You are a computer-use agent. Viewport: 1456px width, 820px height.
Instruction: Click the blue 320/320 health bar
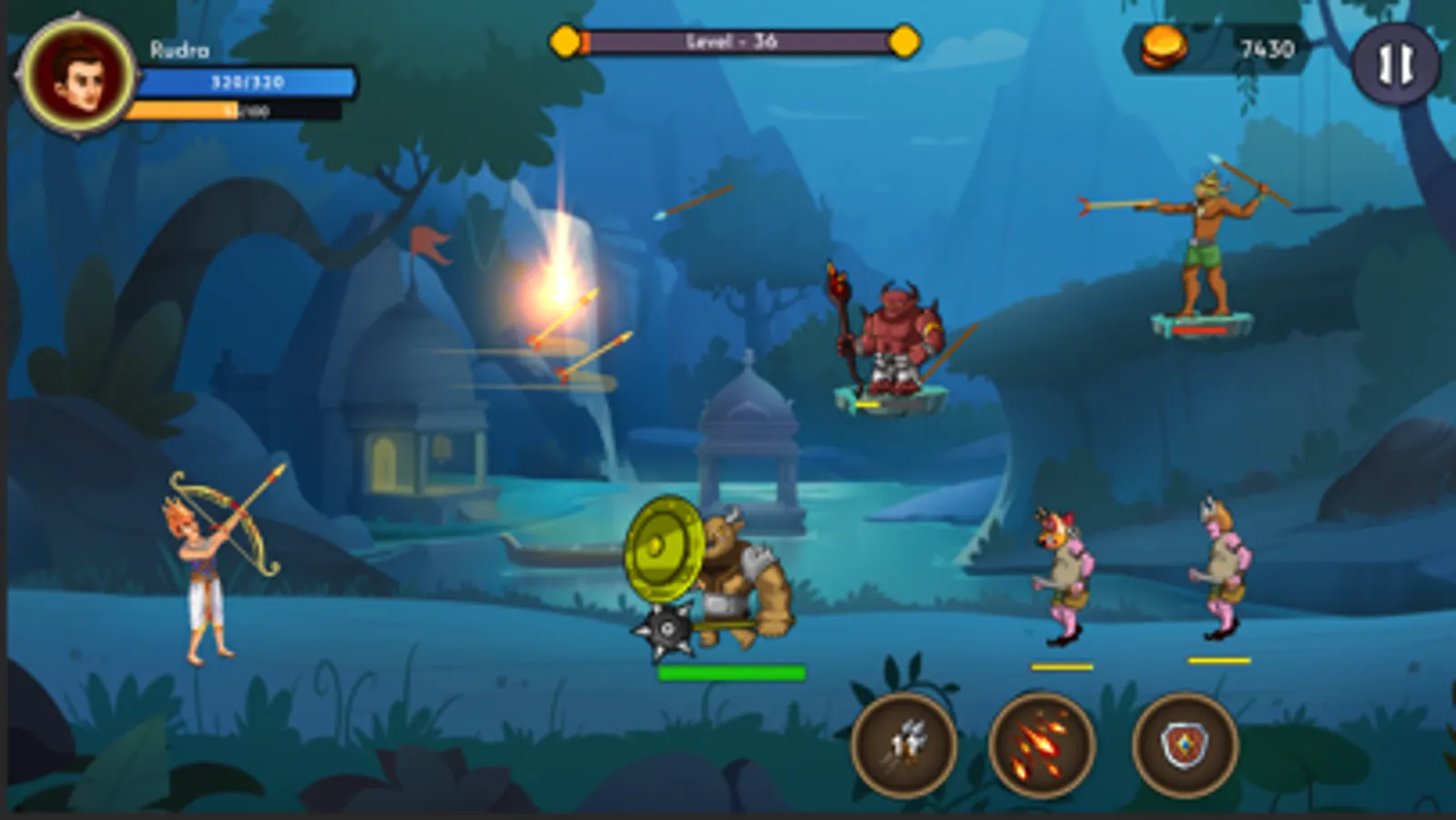(x=246, y=82)
